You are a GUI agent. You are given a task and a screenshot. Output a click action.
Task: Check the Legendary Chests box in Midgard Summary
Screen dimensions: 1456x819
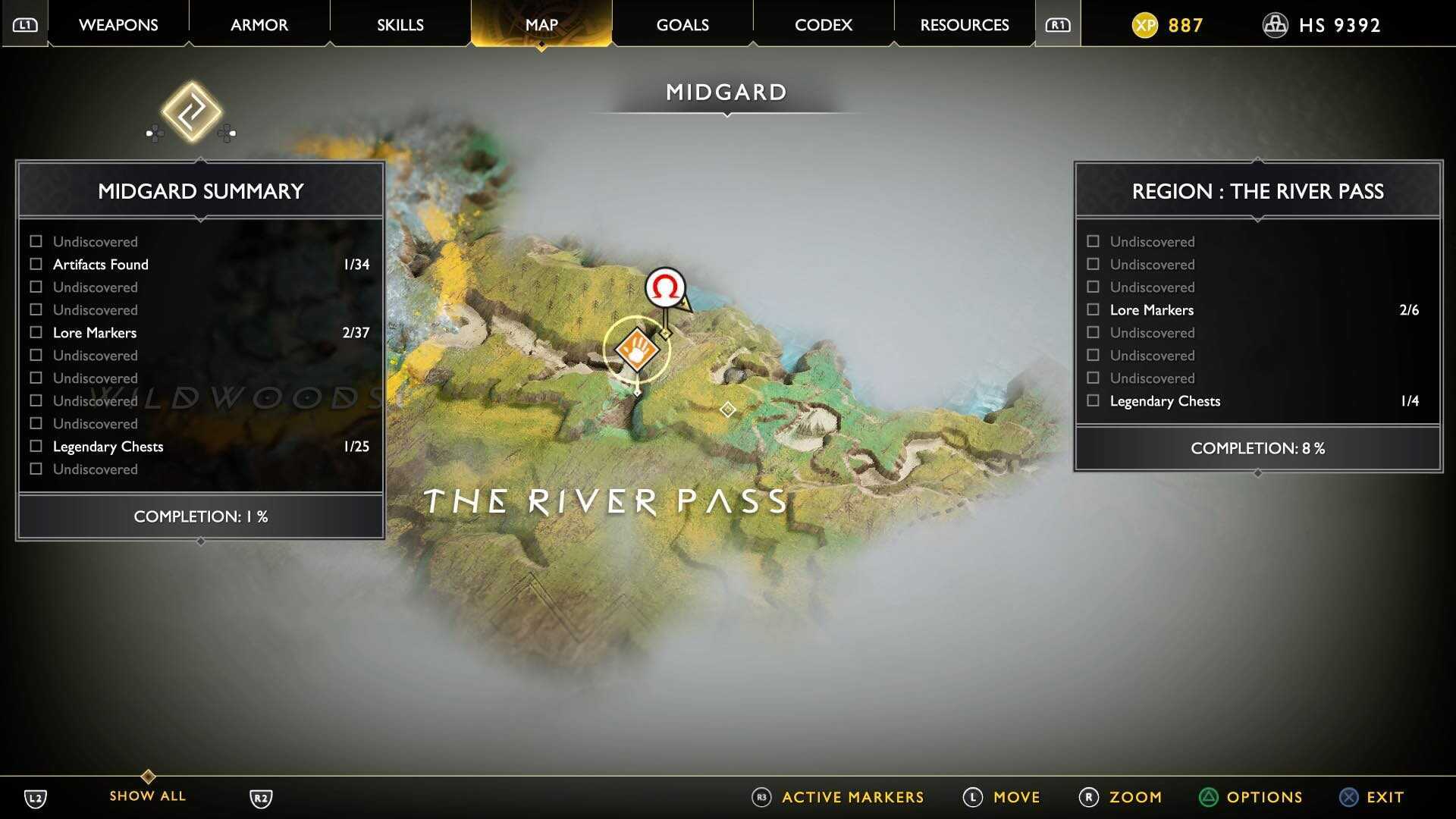pyautogui.click(x=35, y=446)
